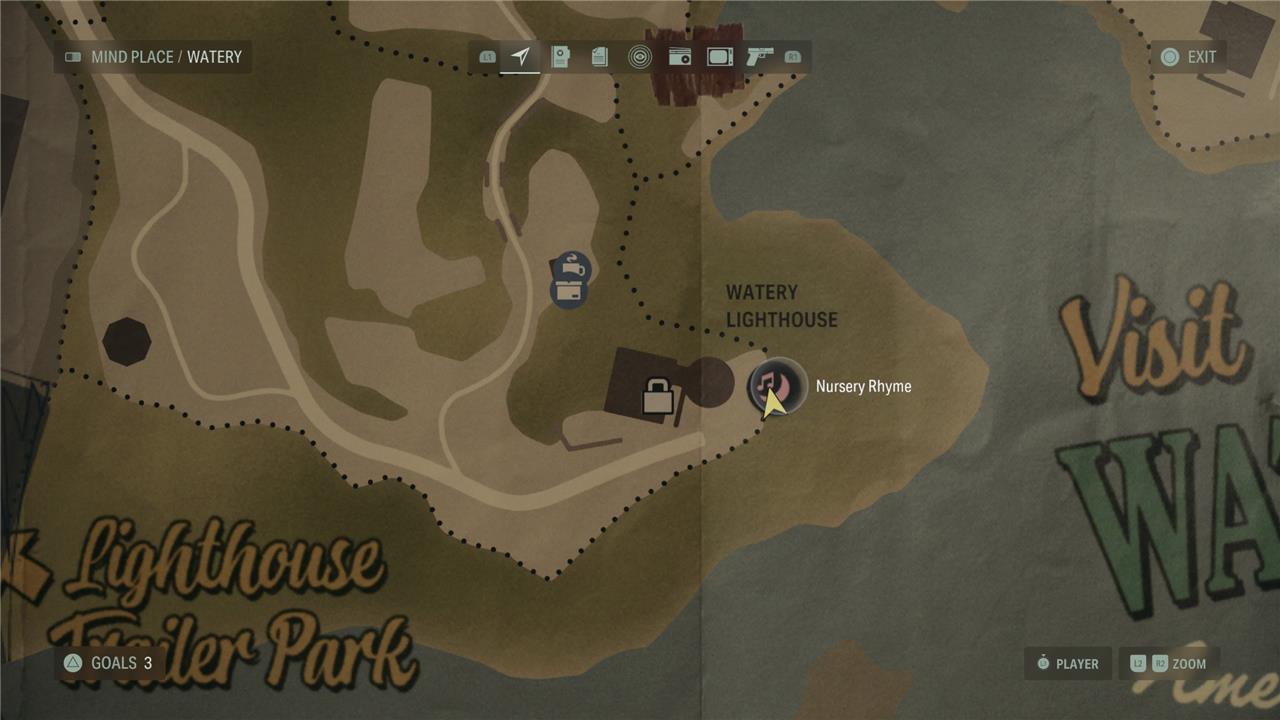Click the padlock marker on the lighthouse
The height and width of the screenshot is (720, 1280).
tap(657, 396)
